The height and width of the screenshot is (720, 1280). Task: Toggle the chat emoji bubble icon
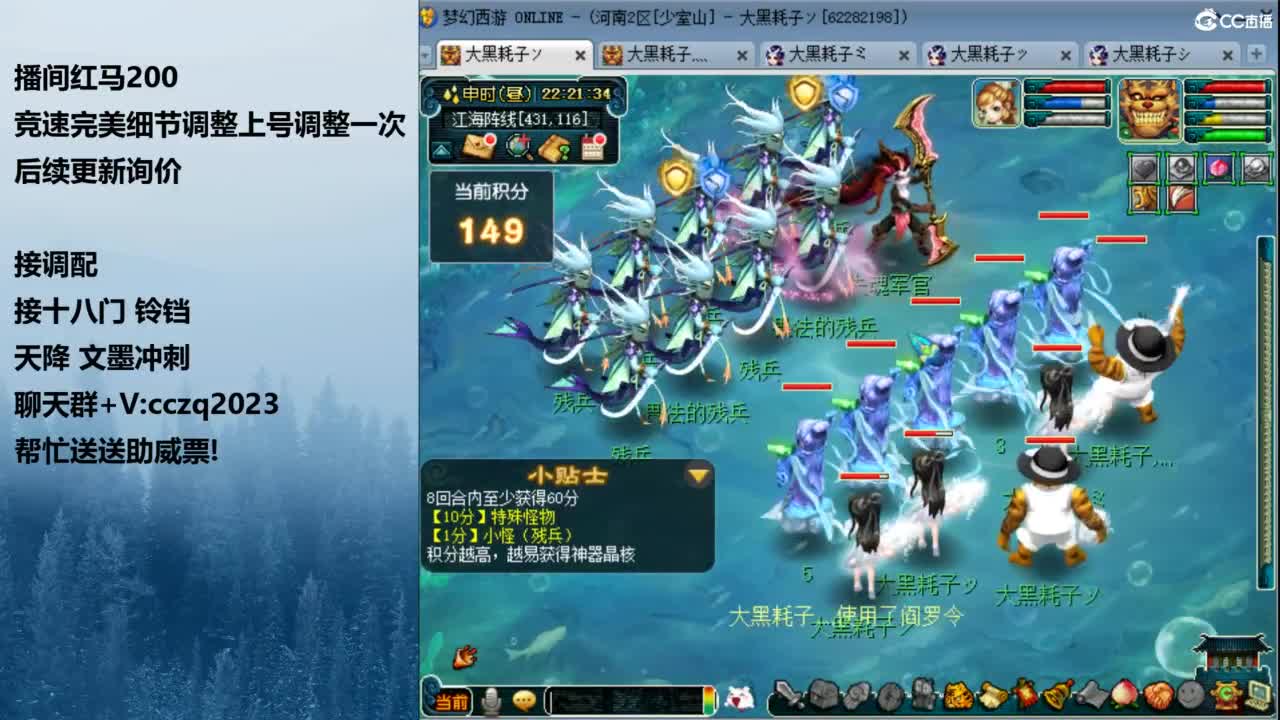click(523, 701)
